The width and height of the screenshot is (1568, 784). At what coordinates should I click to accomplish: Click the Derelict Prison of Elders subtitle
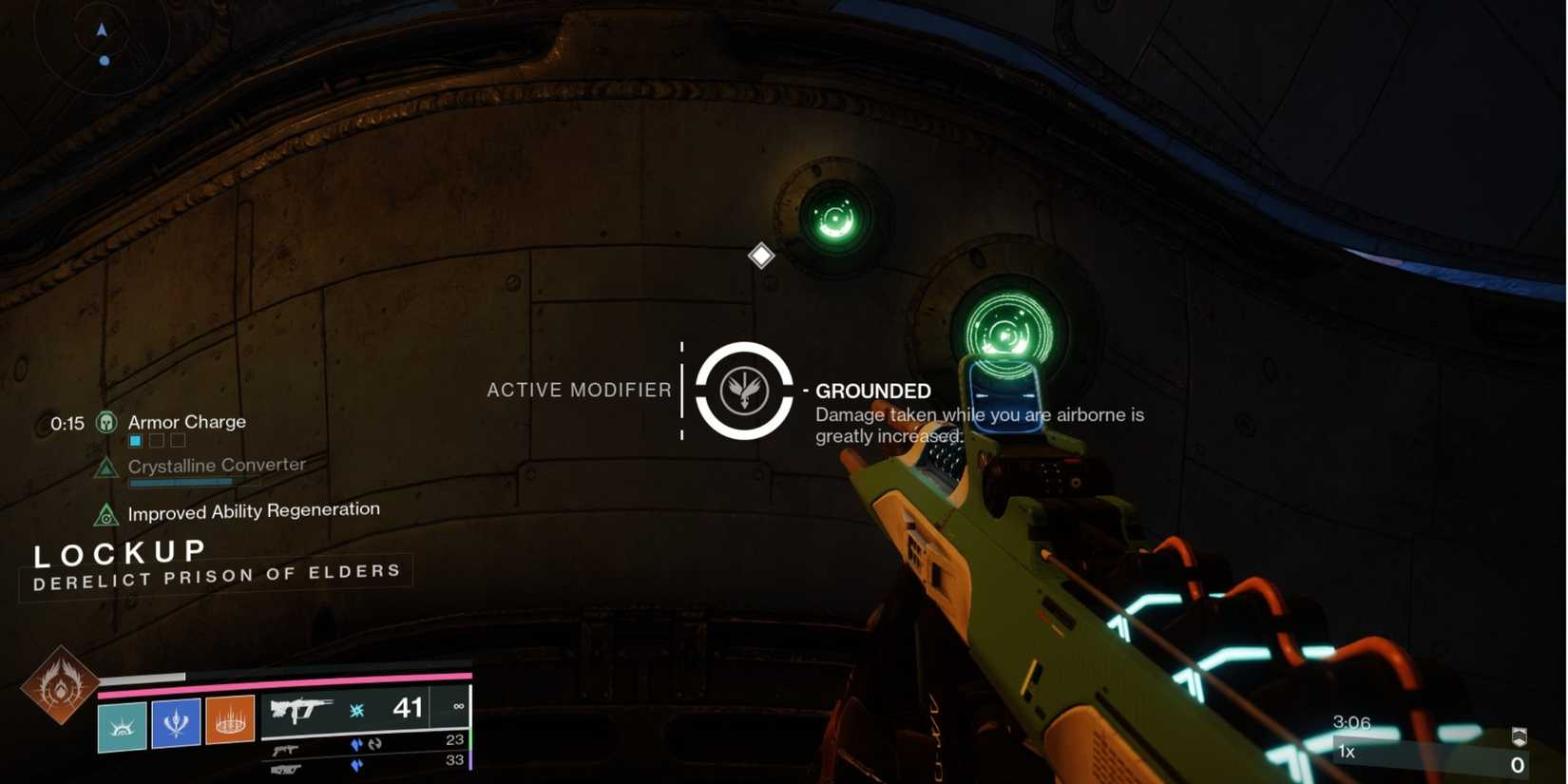(216, 572)
